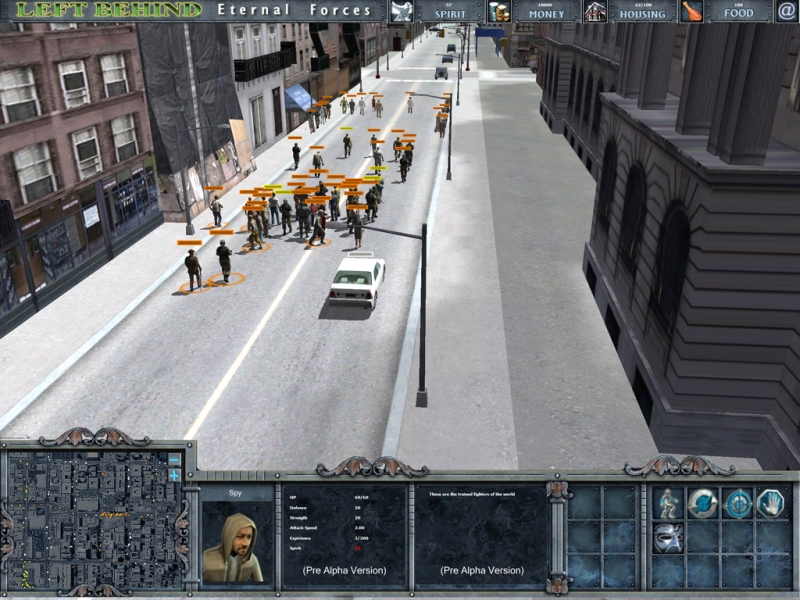Screen dimensions: 800x600
Task: Activate the circular arrows command icon
Action: 702,503
